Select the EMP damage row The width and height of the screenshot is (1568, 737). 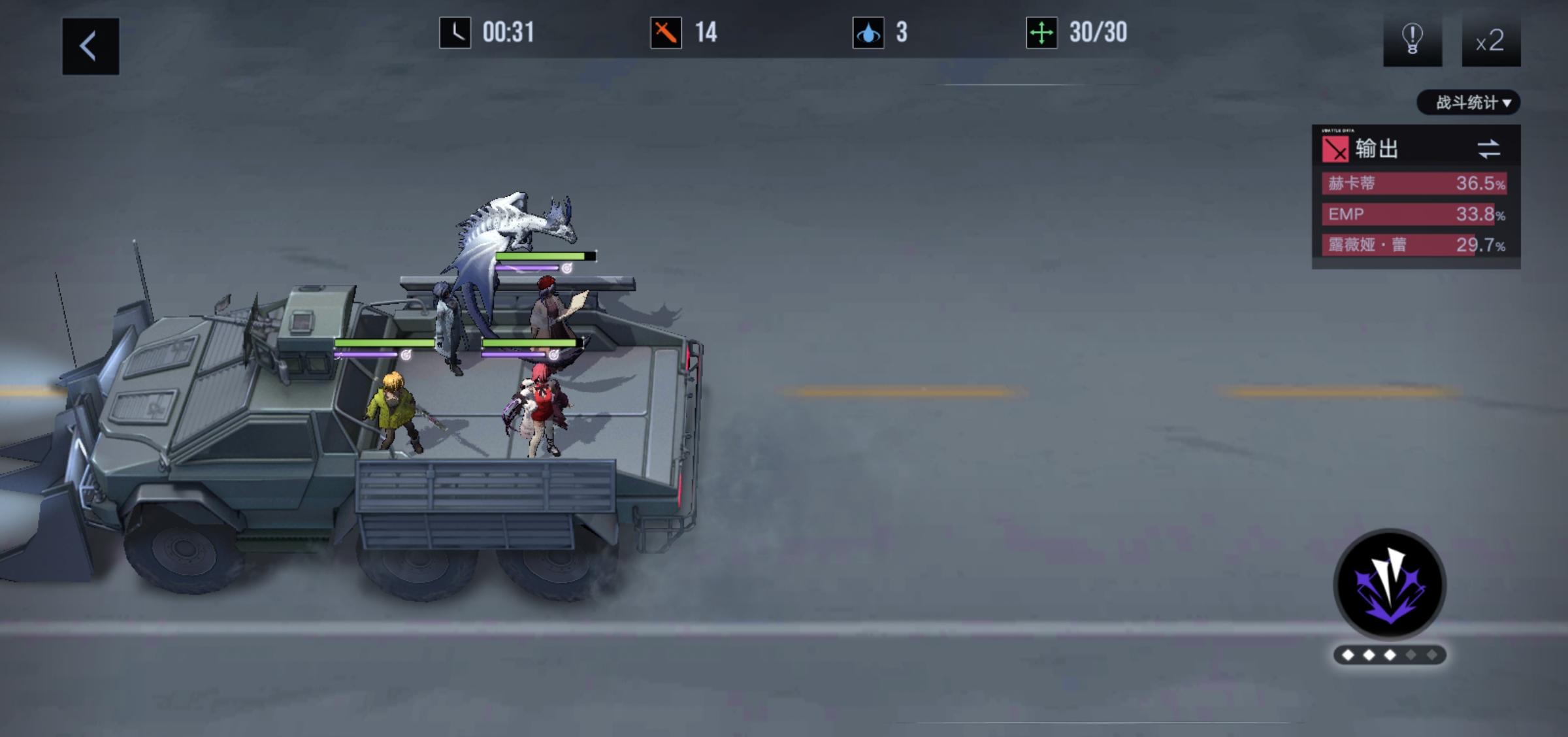(1415, 214)
